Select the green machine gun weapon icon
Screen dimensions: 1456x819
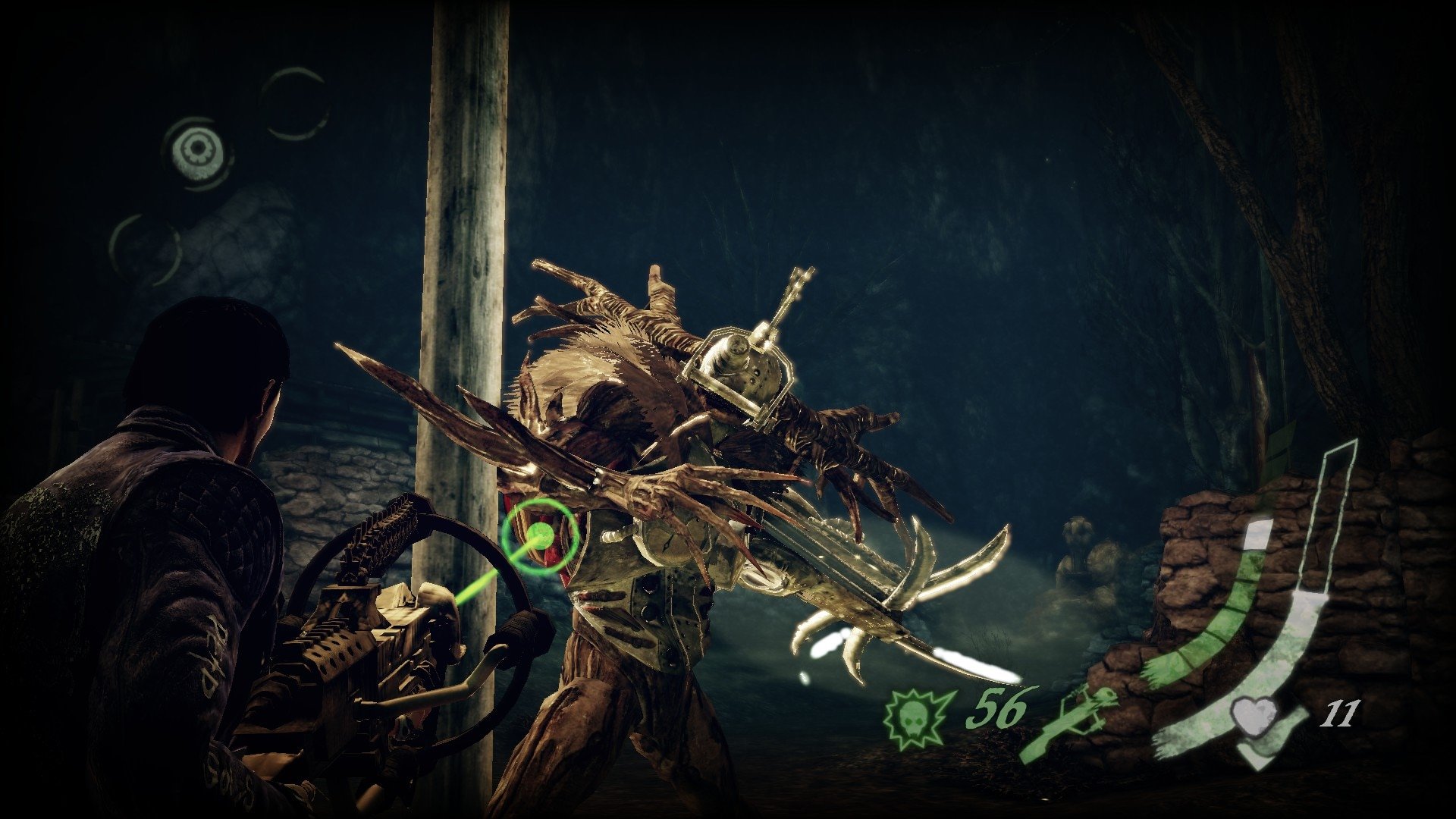[x=1069, y=723]
